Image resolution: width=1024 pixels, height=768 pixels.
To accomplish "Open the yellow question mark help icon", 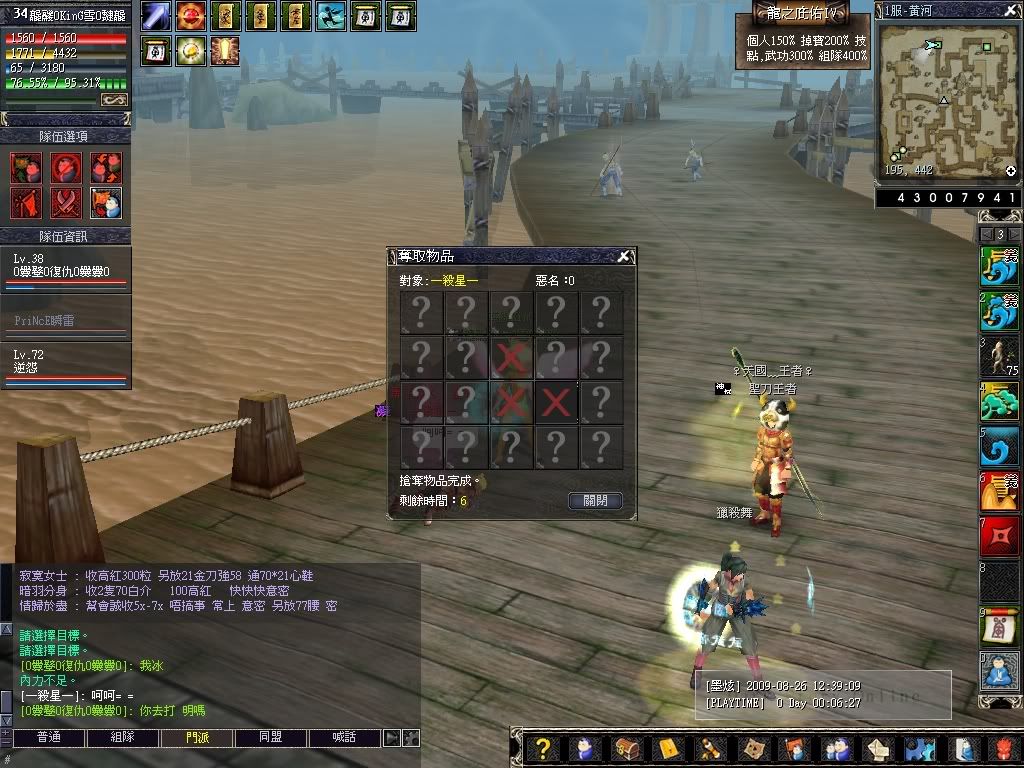I will coord(543,748).
